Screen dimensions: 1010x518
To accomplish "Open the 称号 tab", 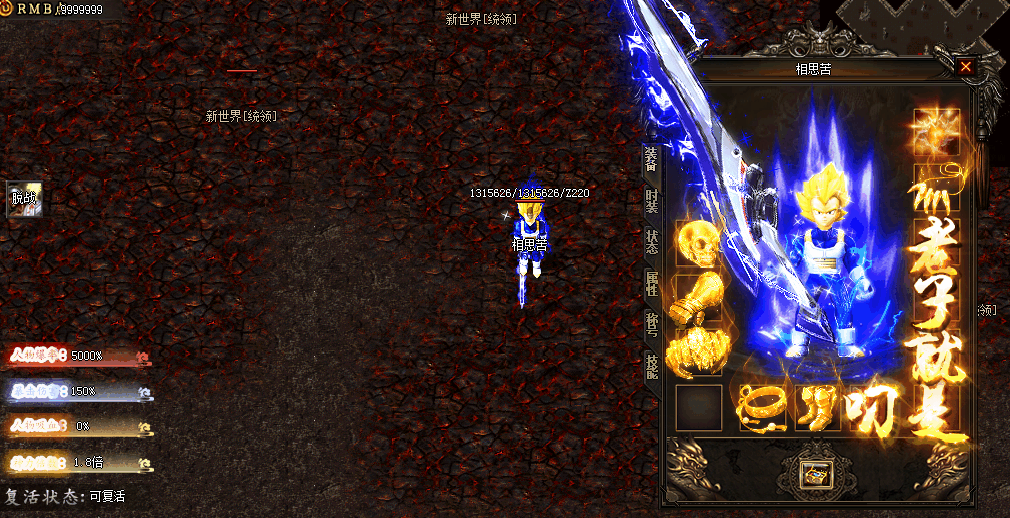I will click(651, 326).
